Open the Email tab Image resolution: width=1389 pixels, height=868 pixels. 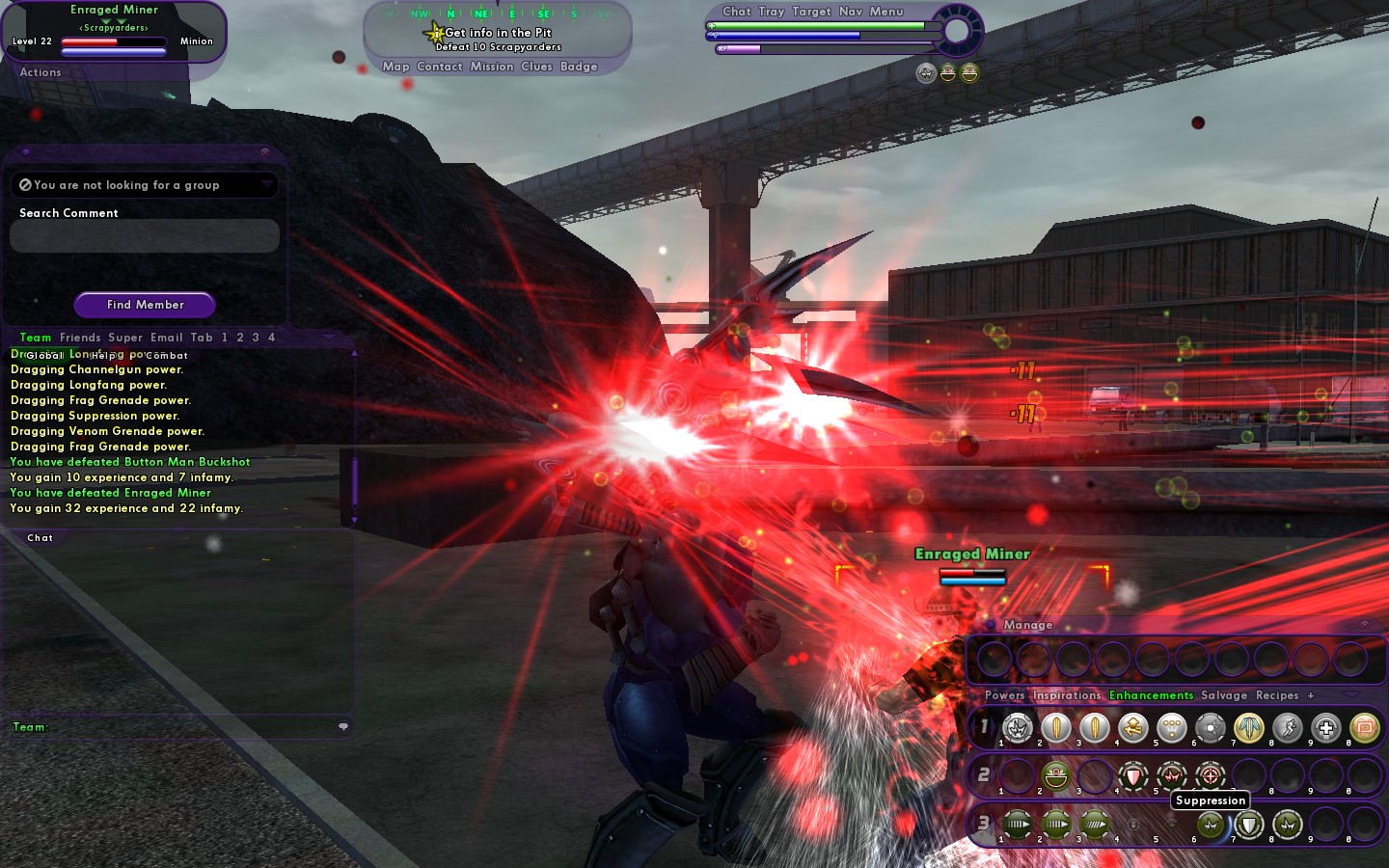coord(166,338)
